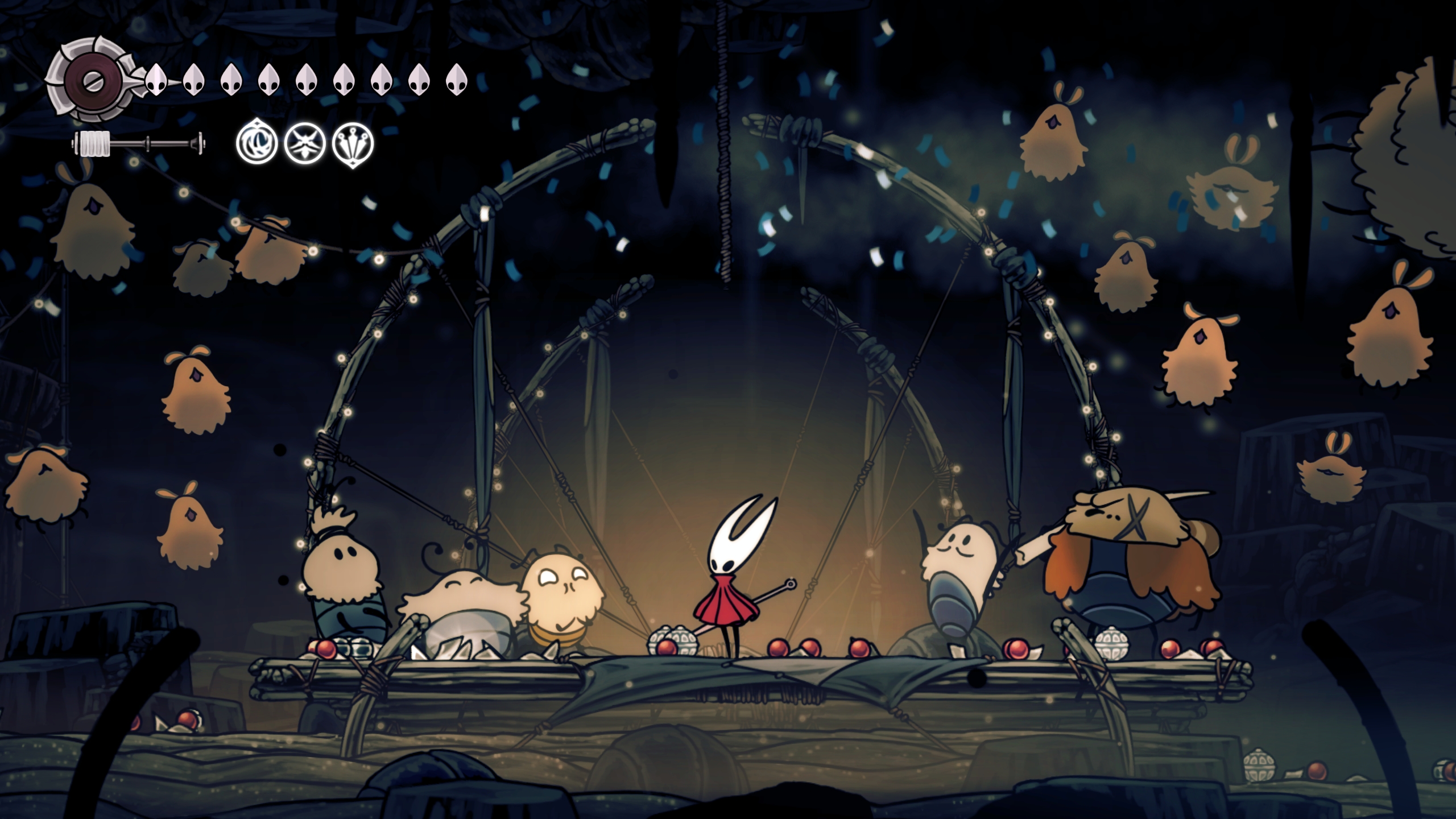
Task: Select the swirling silk skill icon
Action: click(257, 142)
